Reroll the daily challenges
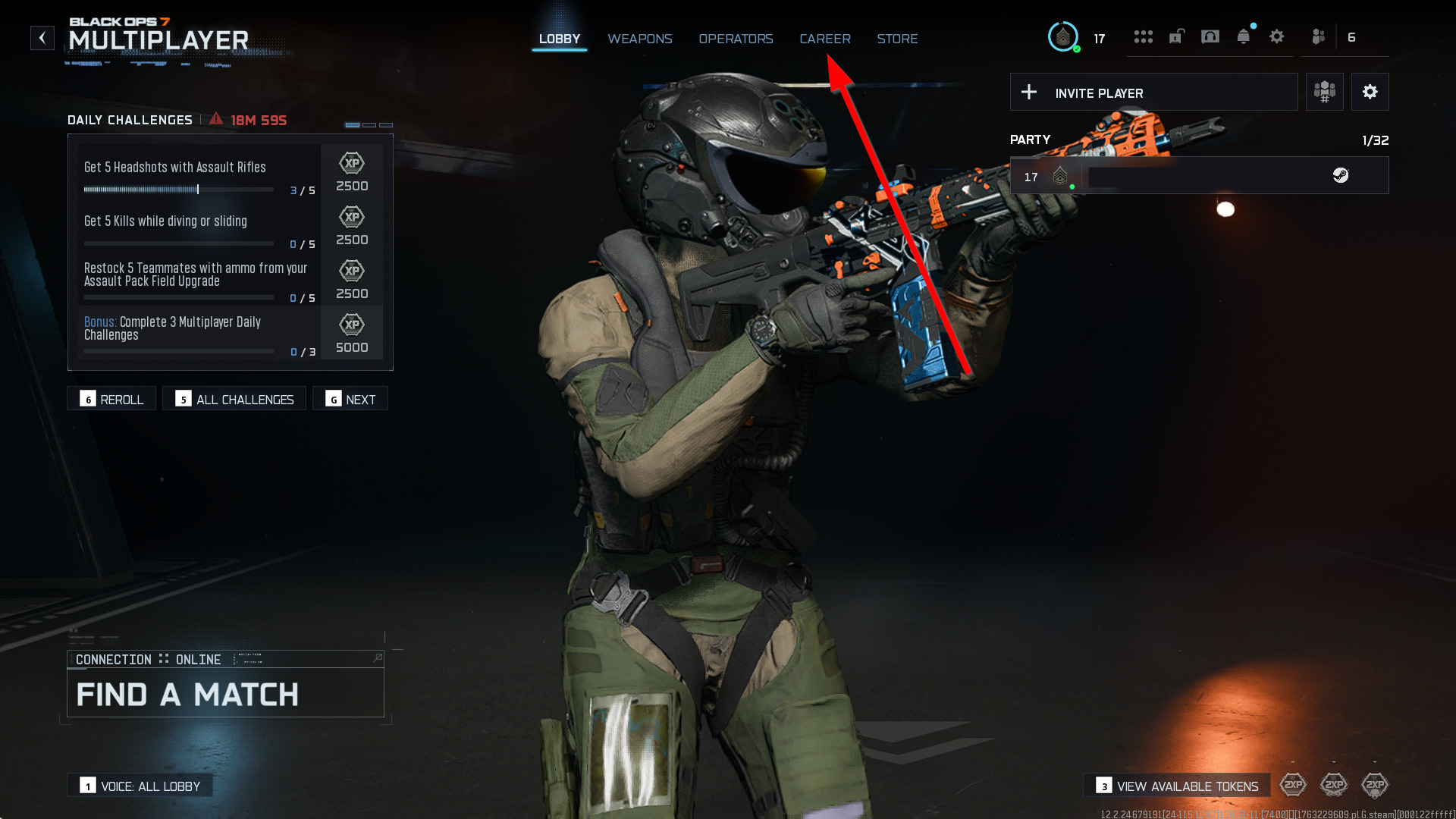This screenshot has width=1456, height=819. pyautogui.click(x=111, y=399)
